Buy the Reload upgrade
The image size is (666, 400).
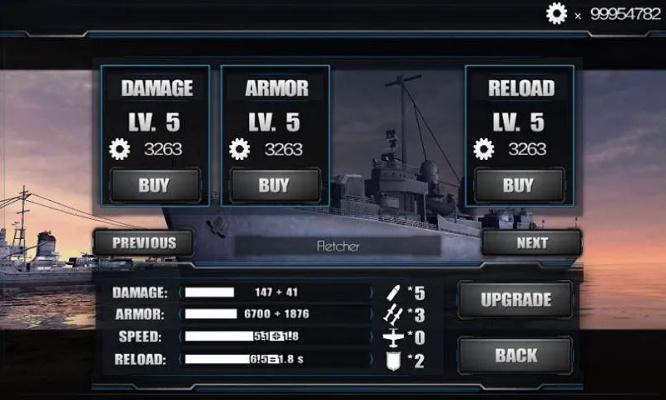pyautogui.click(x=518, y=185)
